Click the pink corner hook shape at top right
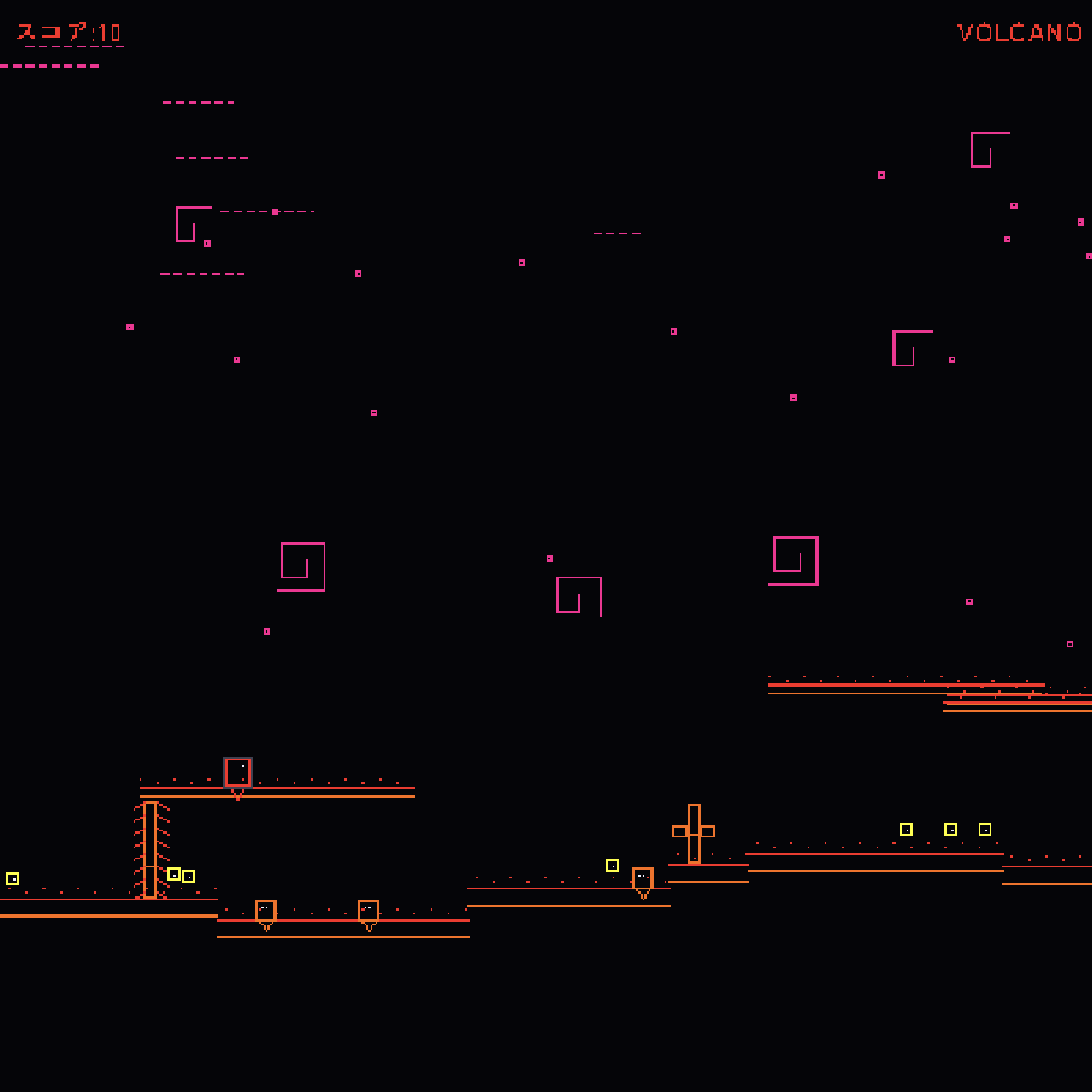Image resolution: width=1092 pixels, height=1092 pixels. (990, 149)
